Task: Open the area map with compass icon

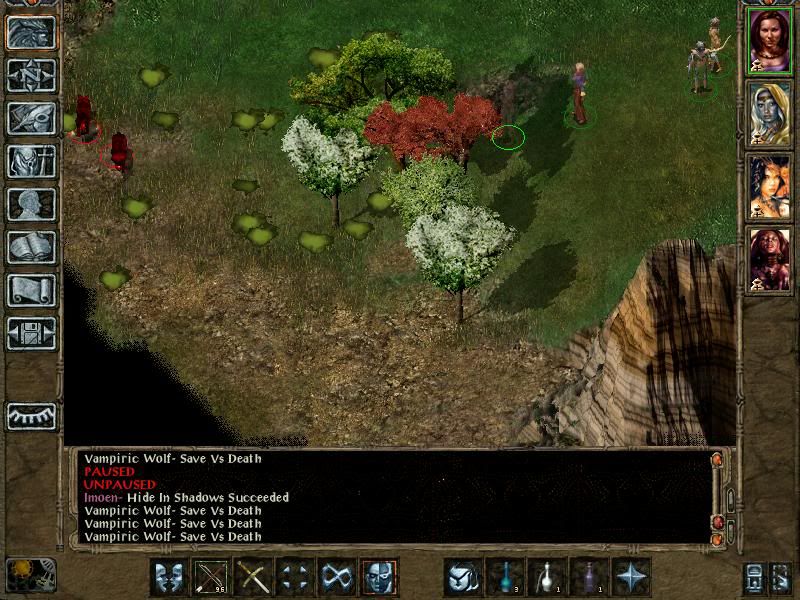Action: [31, 75]
